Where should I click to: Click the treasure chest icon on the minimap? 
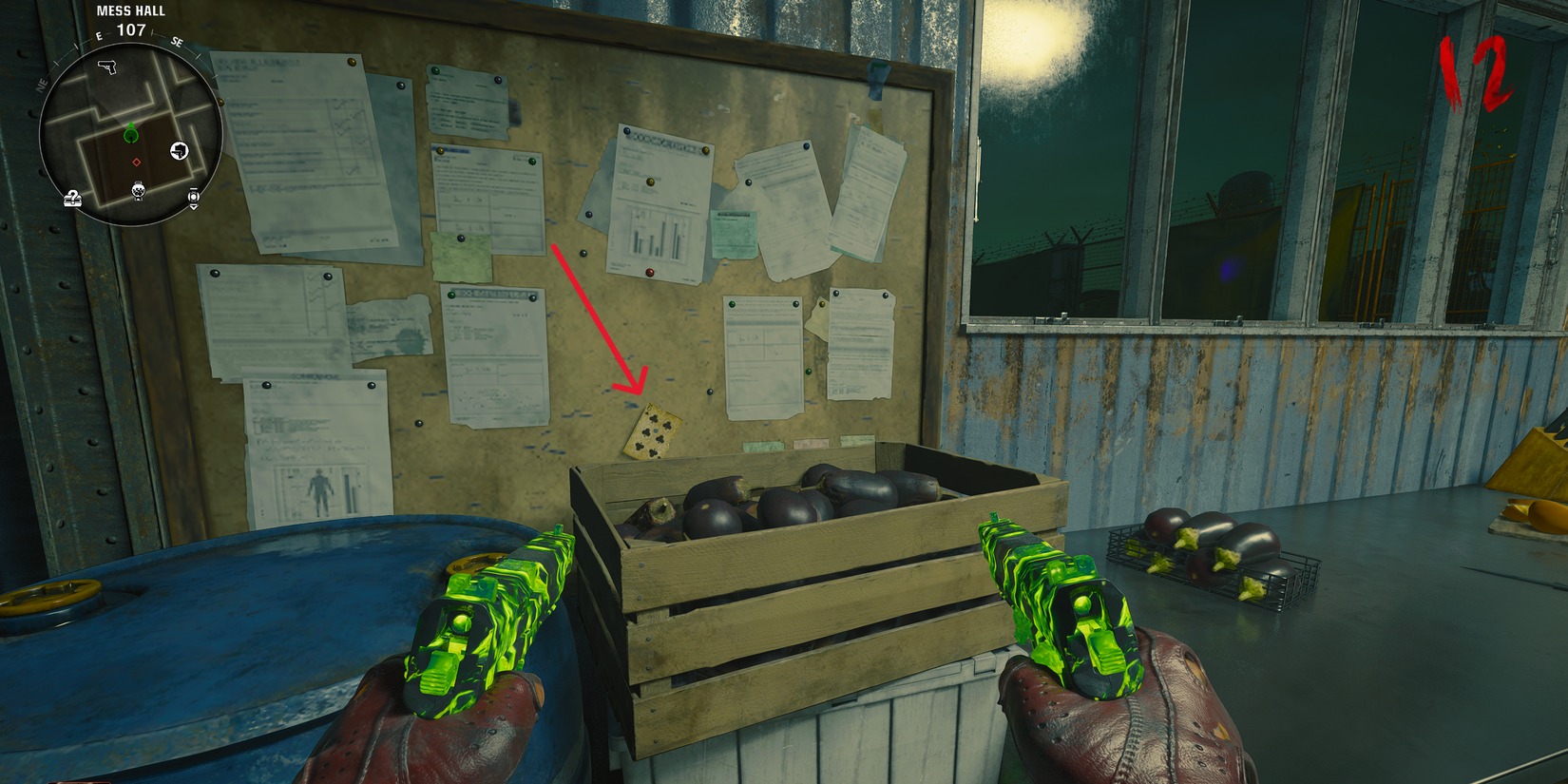tap(73, 198)
